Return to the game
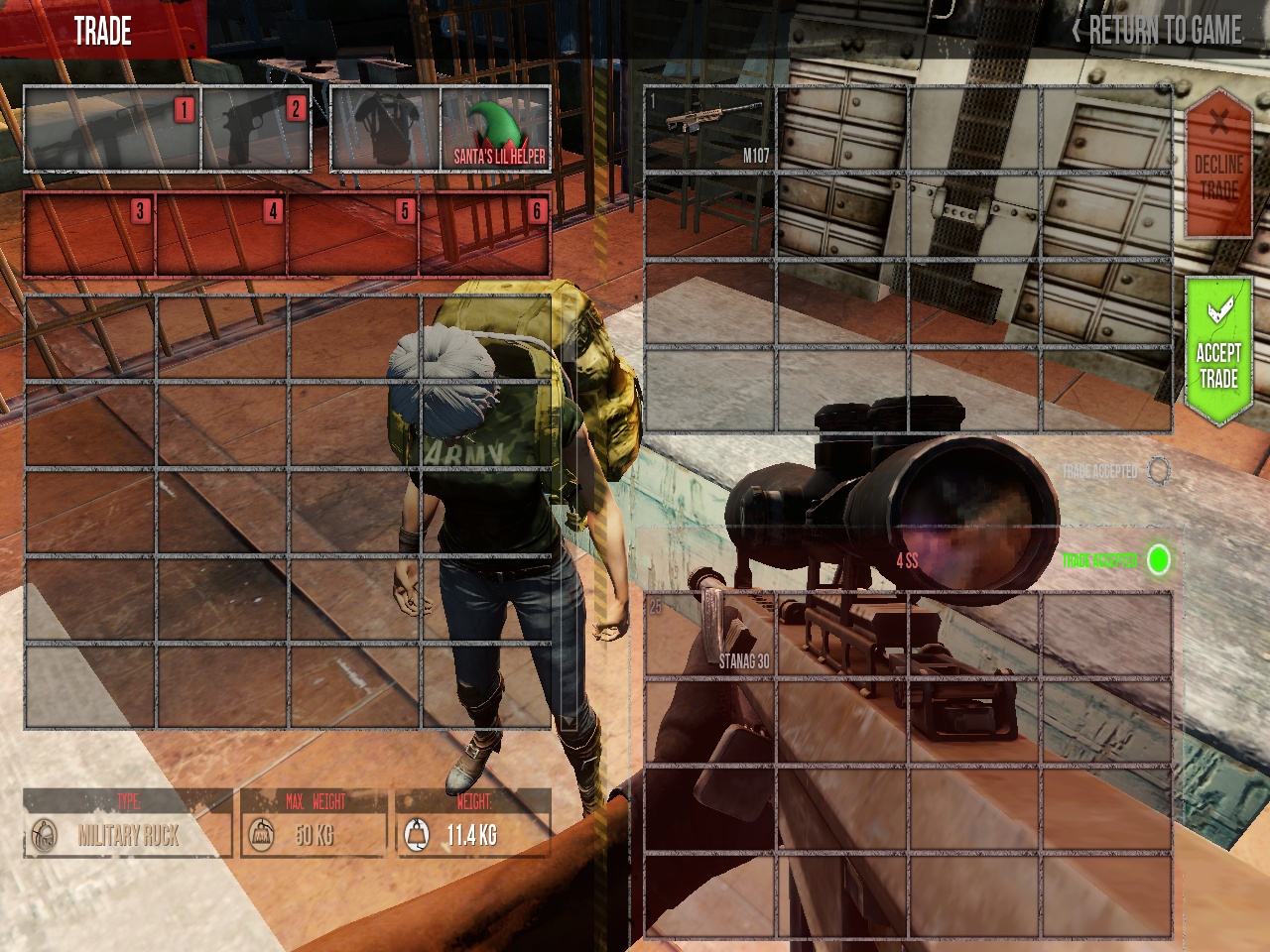Screen dimensions: 1270x952 pyautogui.click(x=1157, y=31)
